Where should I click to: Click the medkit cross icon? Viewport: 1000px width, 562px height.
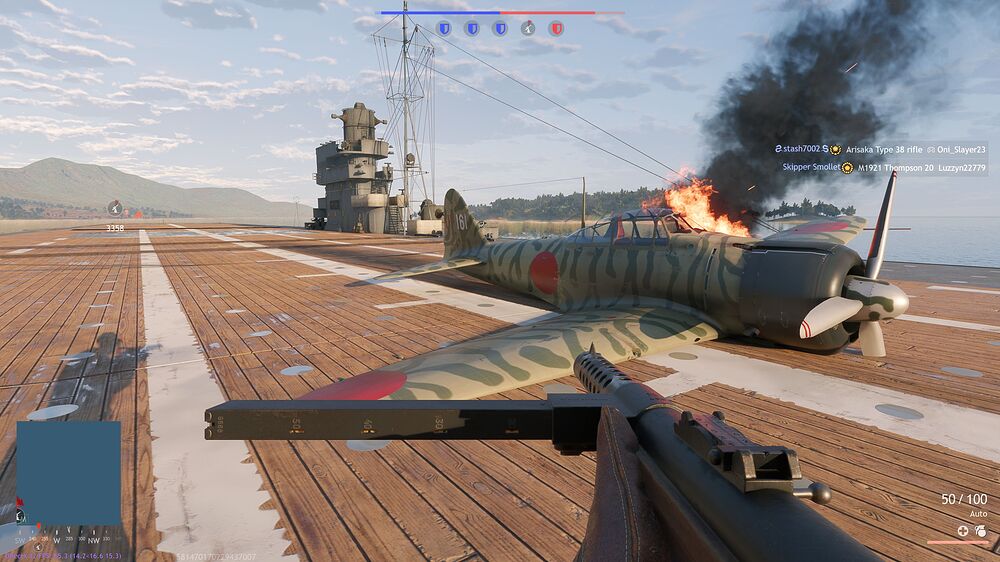(962, 531)
